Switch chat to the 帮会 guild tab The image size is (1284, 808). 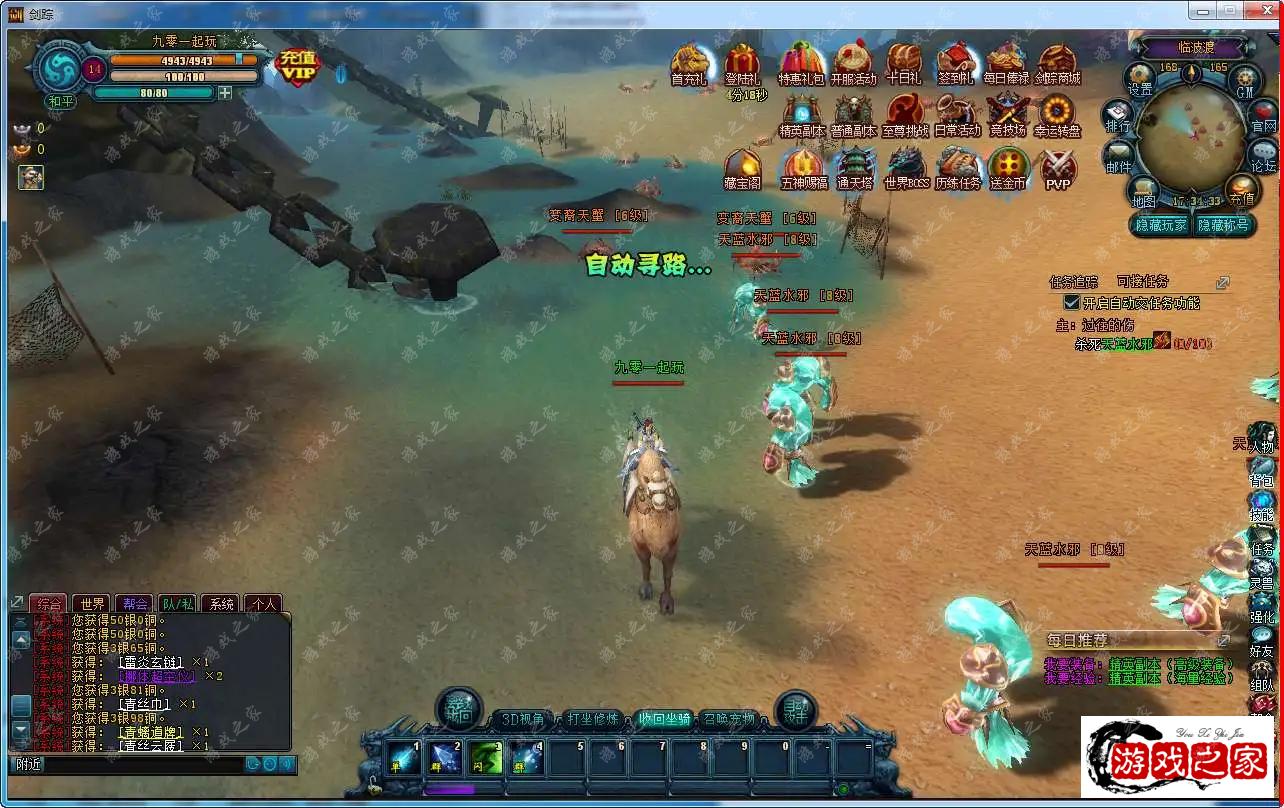(136, 604)
